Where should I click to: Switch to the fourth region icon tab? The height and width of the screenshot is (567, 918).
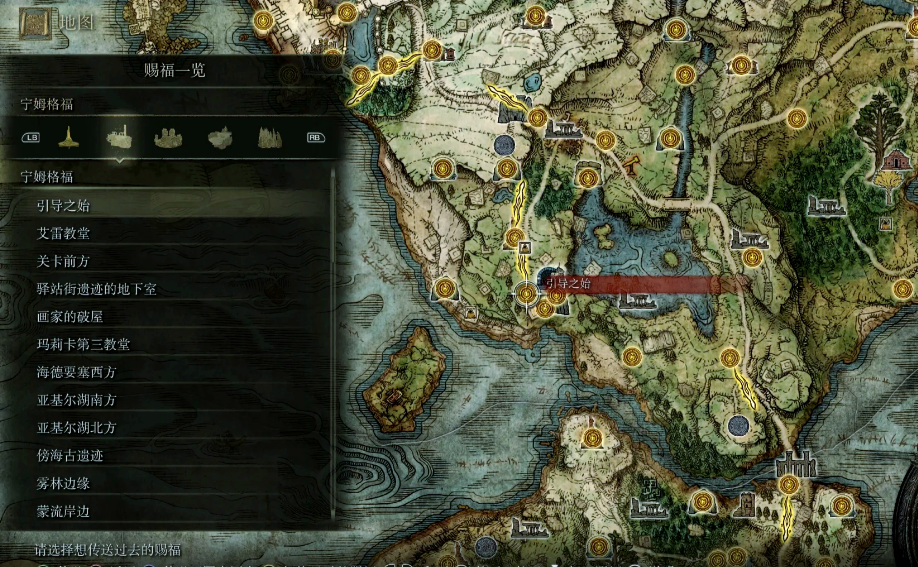point(220,137)
